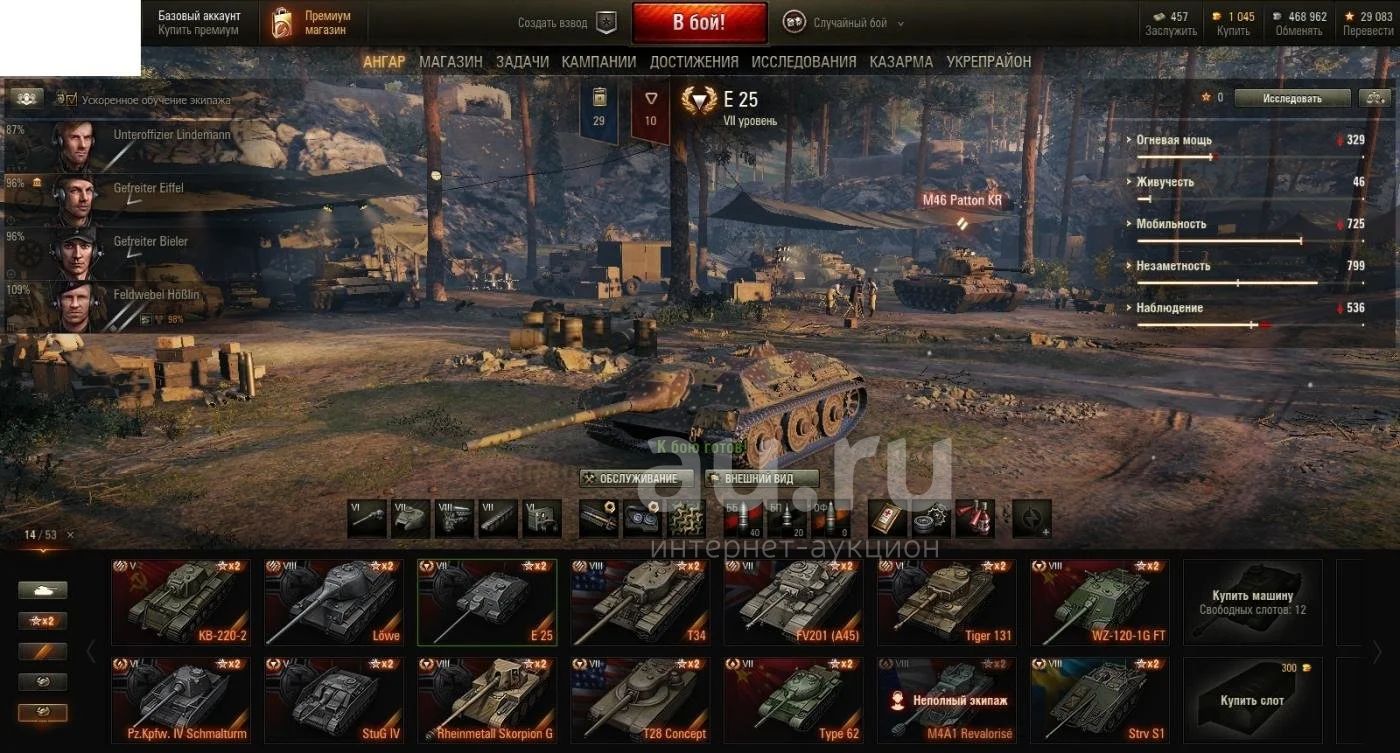Select the T28 Concept tank
This screenshot has height=753, width=1400.
click(640, 700)
